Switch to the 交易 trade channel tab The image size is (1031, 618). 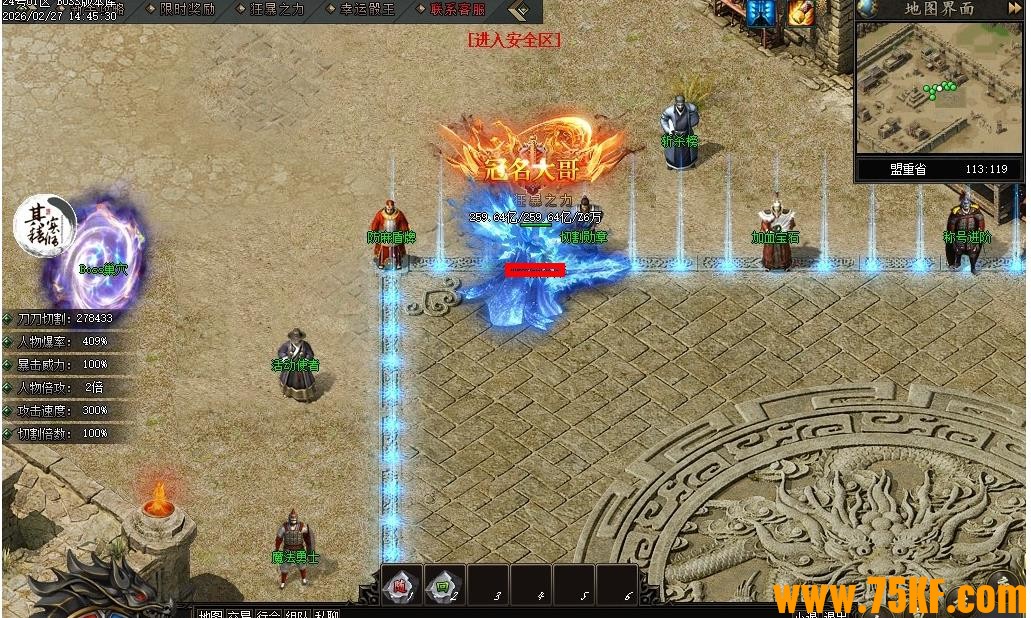pos(239,613)
